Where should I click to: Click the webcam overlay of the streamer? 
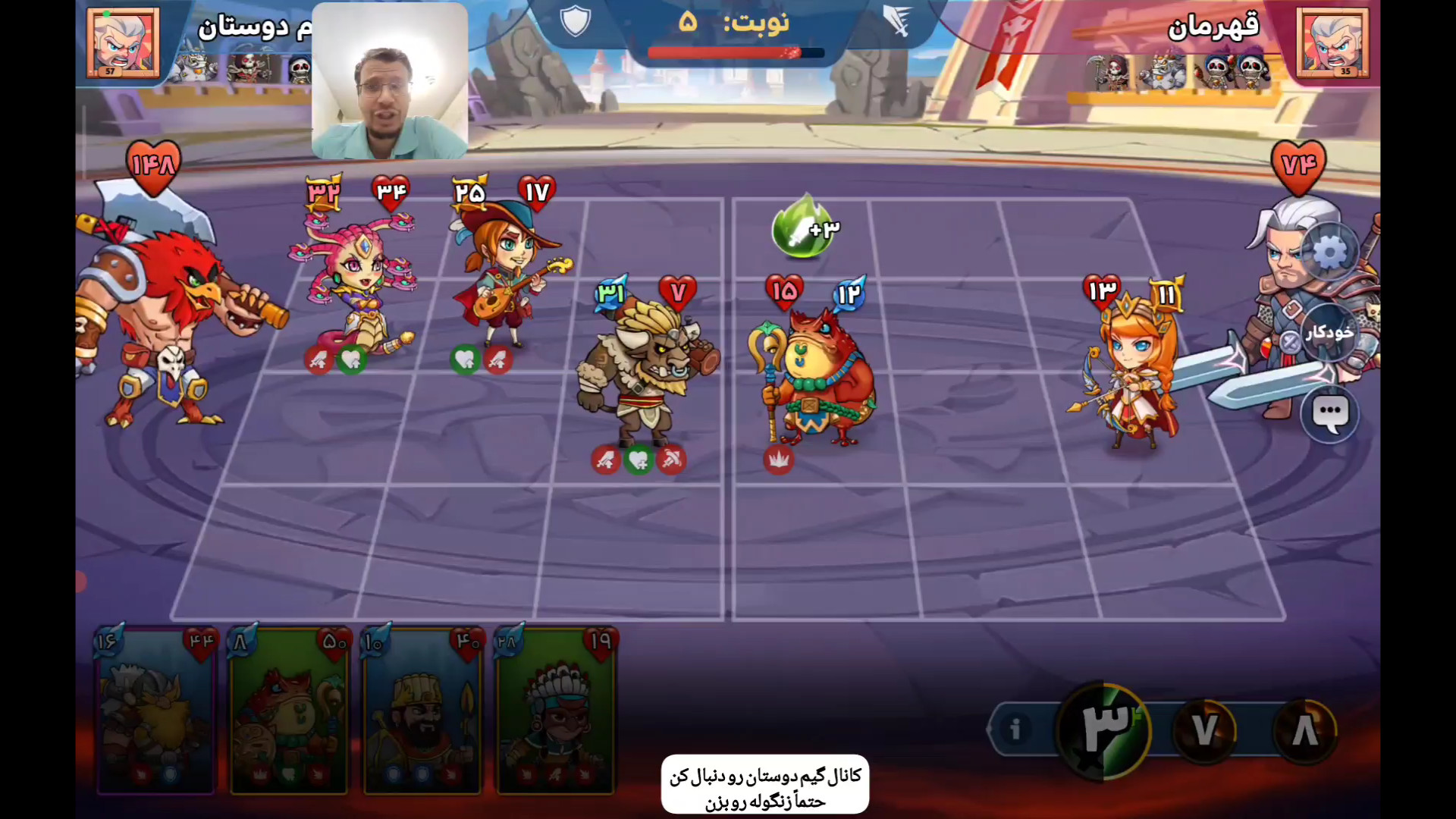click(390, 81)
